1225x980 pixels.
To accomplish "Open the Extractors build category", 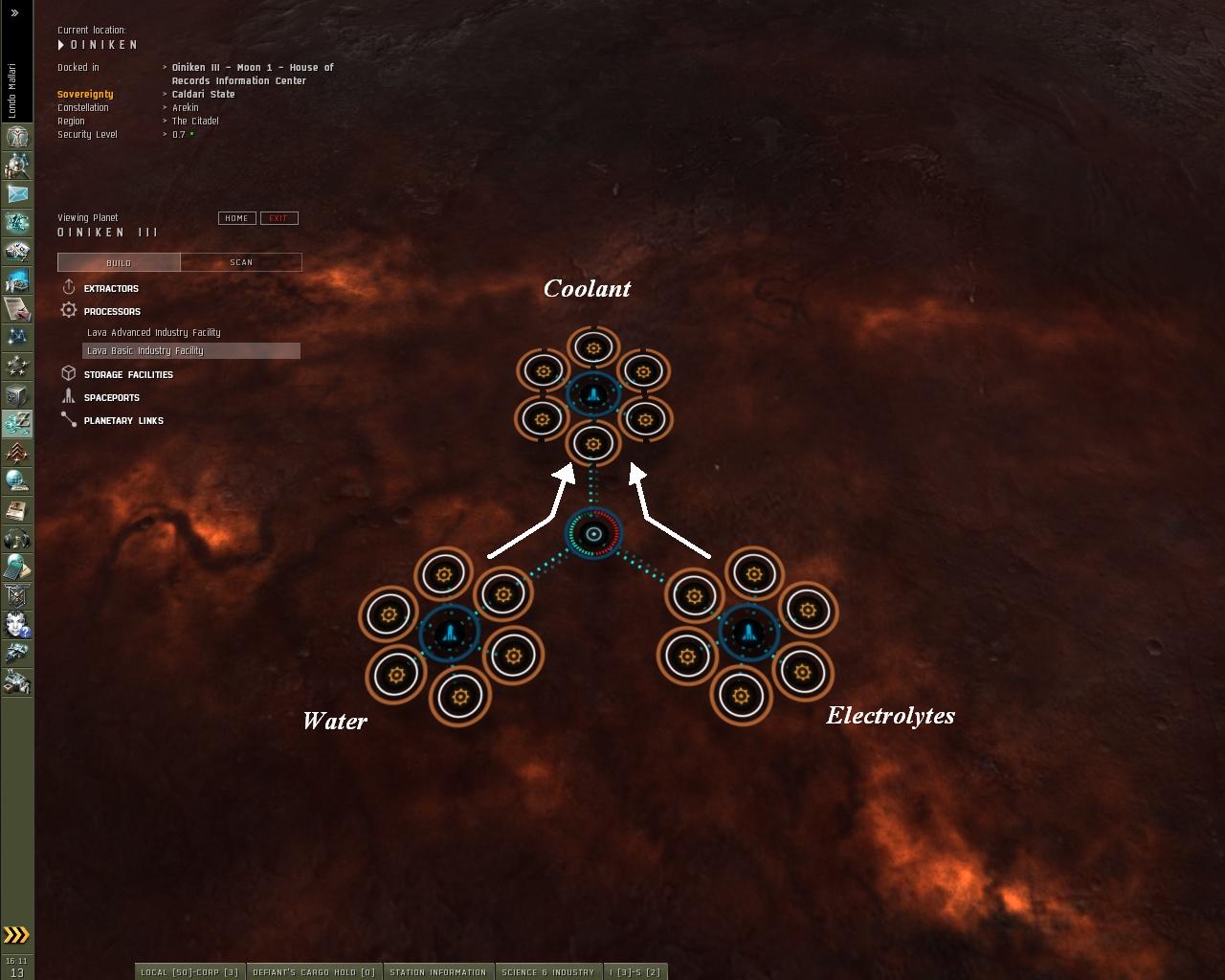I will click(110, 288).
